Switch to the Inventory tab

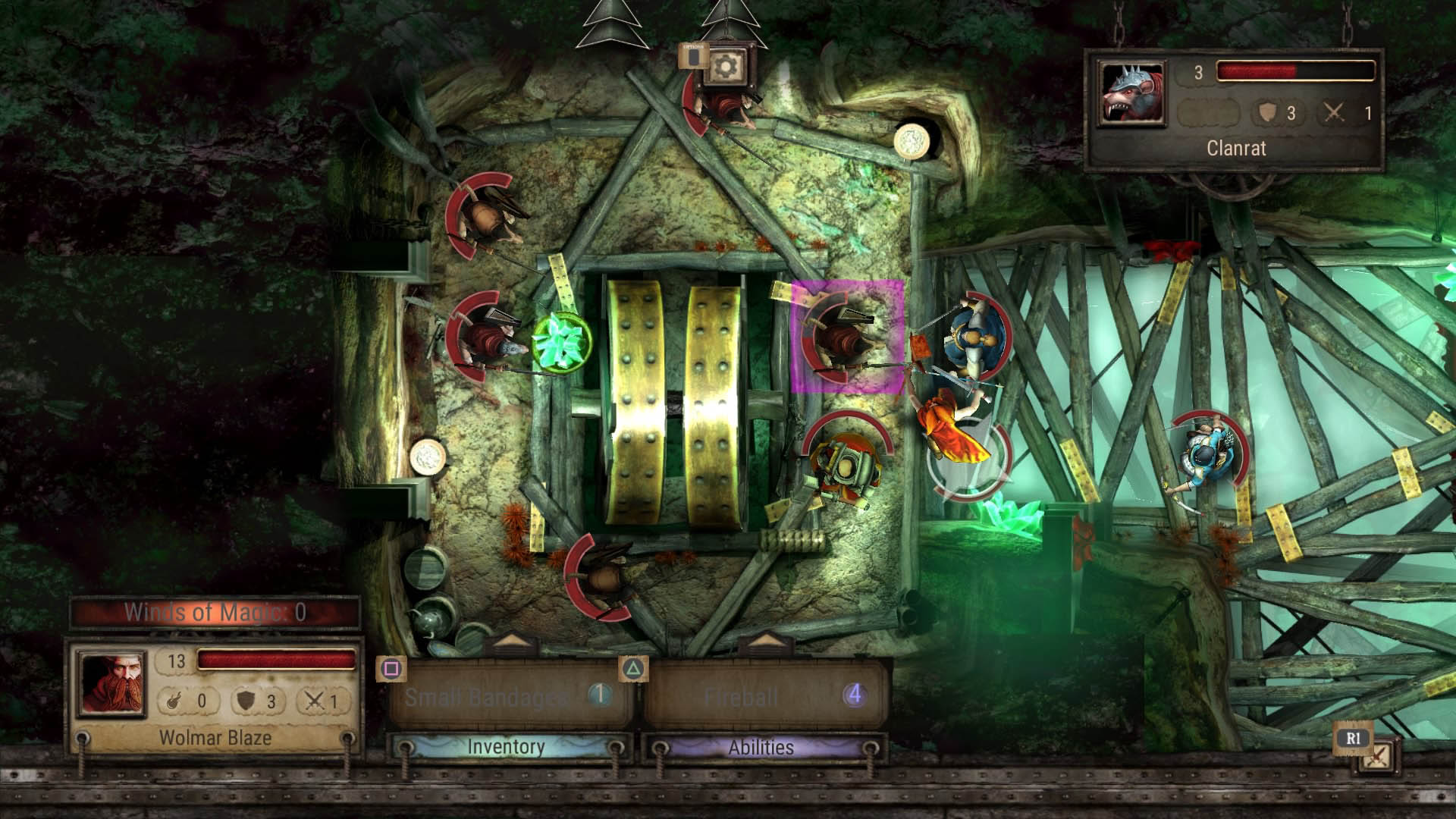coord(507,746)
